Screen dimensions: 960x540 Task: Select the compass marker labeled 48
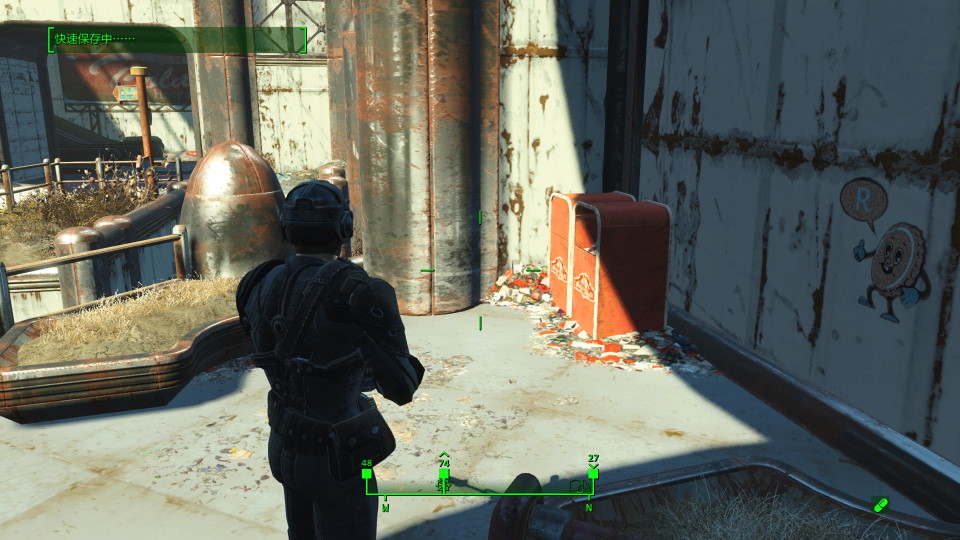(x=367, y=472)
